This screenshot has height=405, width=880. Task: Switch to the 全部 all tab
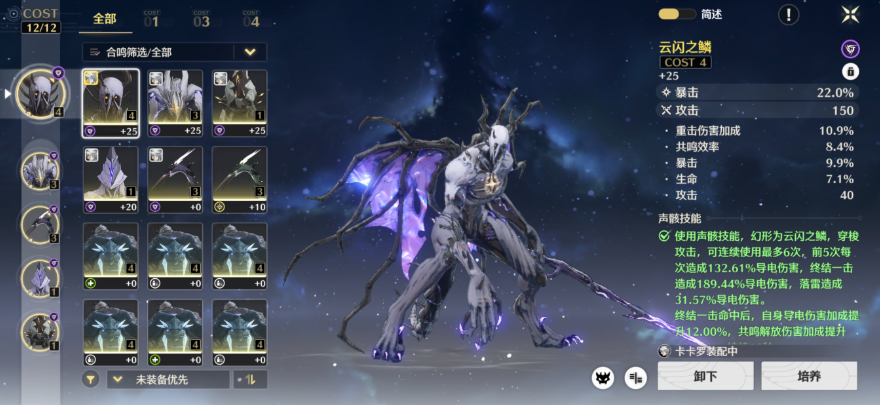(x=105, y=18)
